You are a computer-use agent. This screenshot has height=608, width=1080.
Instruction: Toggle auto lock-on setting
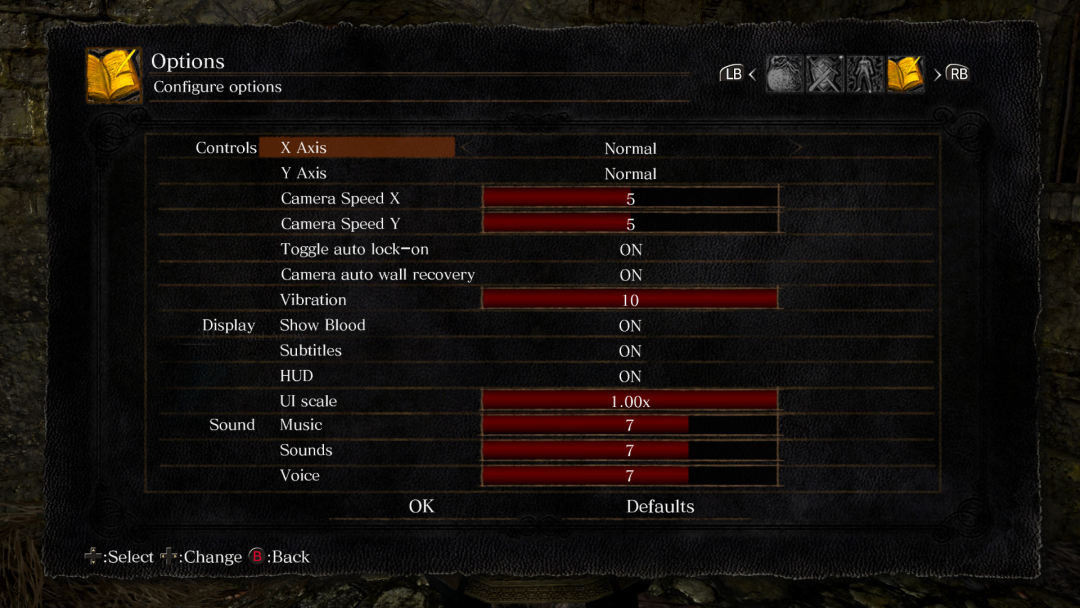pyautogui.click(x=630, y=250)
